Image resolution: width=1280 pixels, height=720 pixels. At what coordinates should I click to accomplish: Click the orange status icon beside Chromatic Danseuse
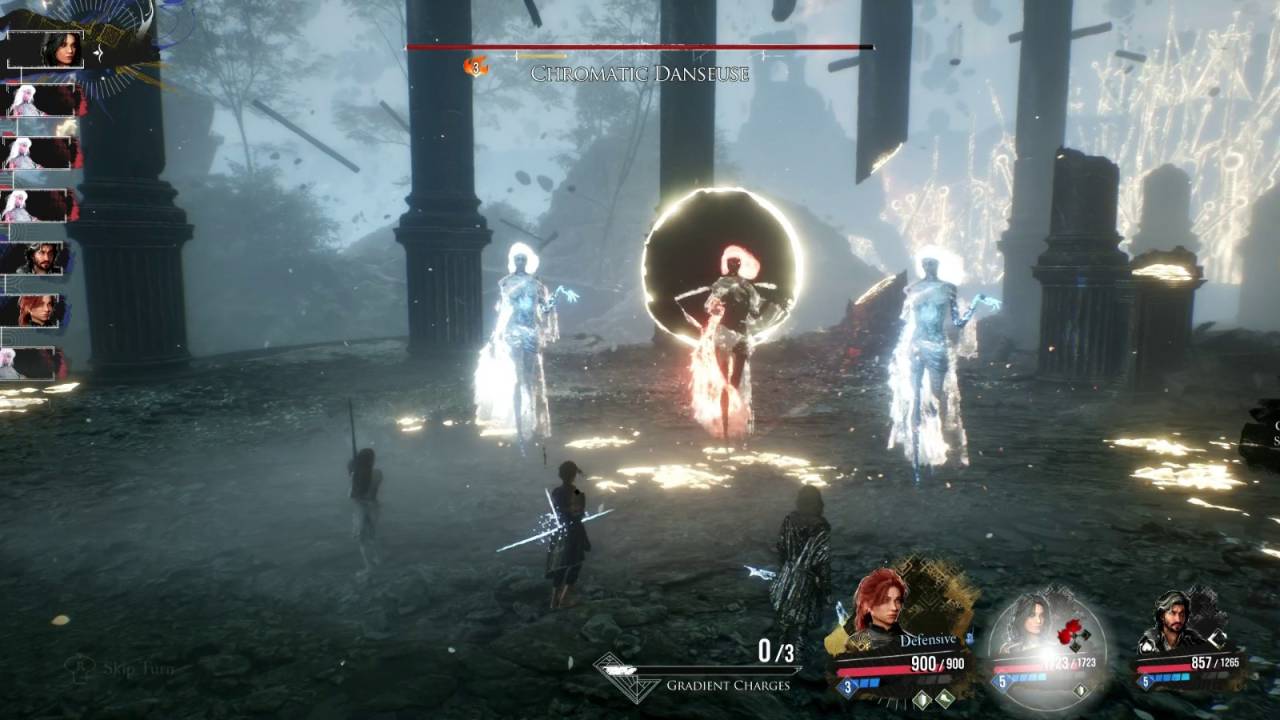pos(476,66)
